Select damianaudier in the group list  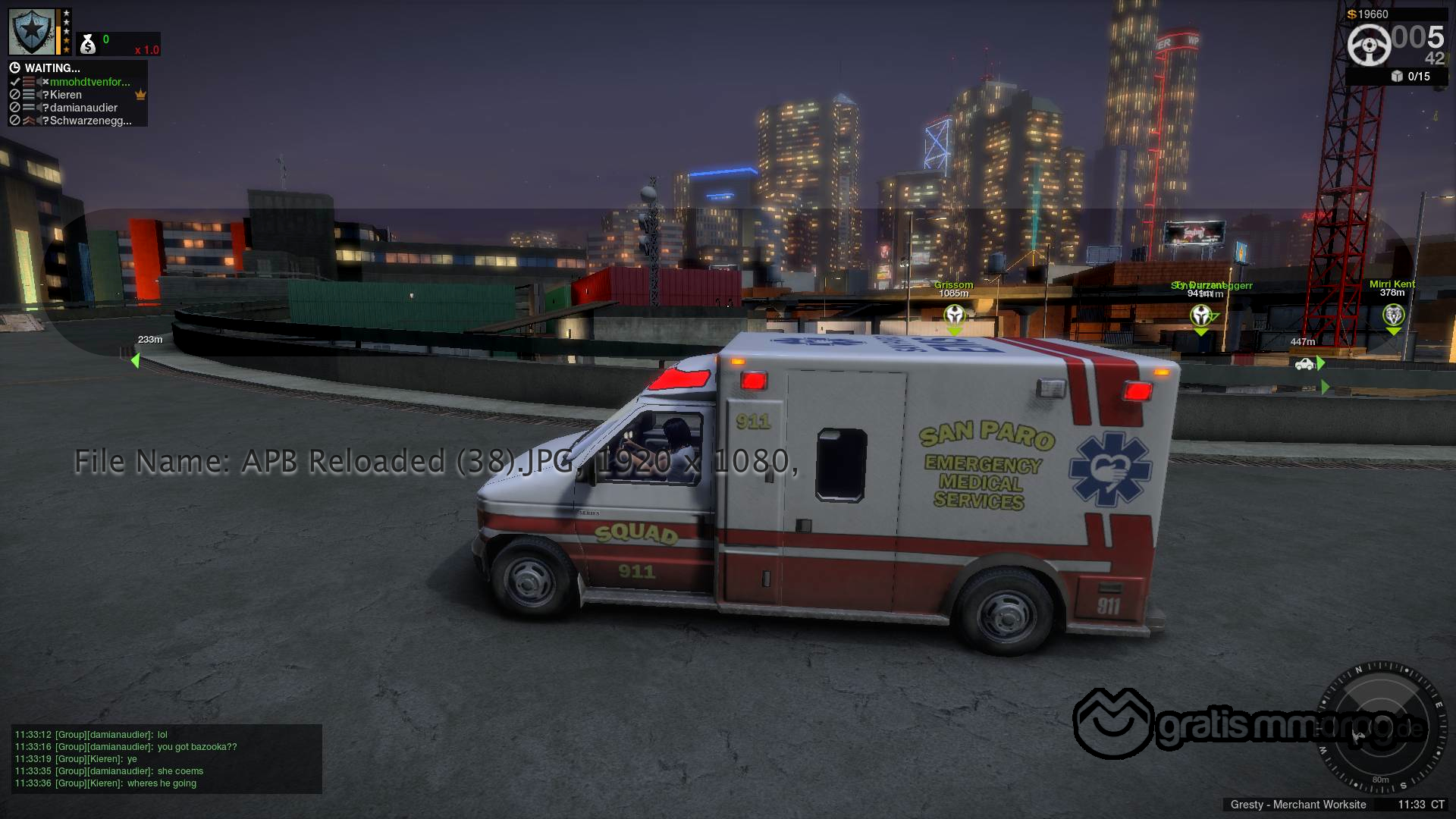(83, 108)
